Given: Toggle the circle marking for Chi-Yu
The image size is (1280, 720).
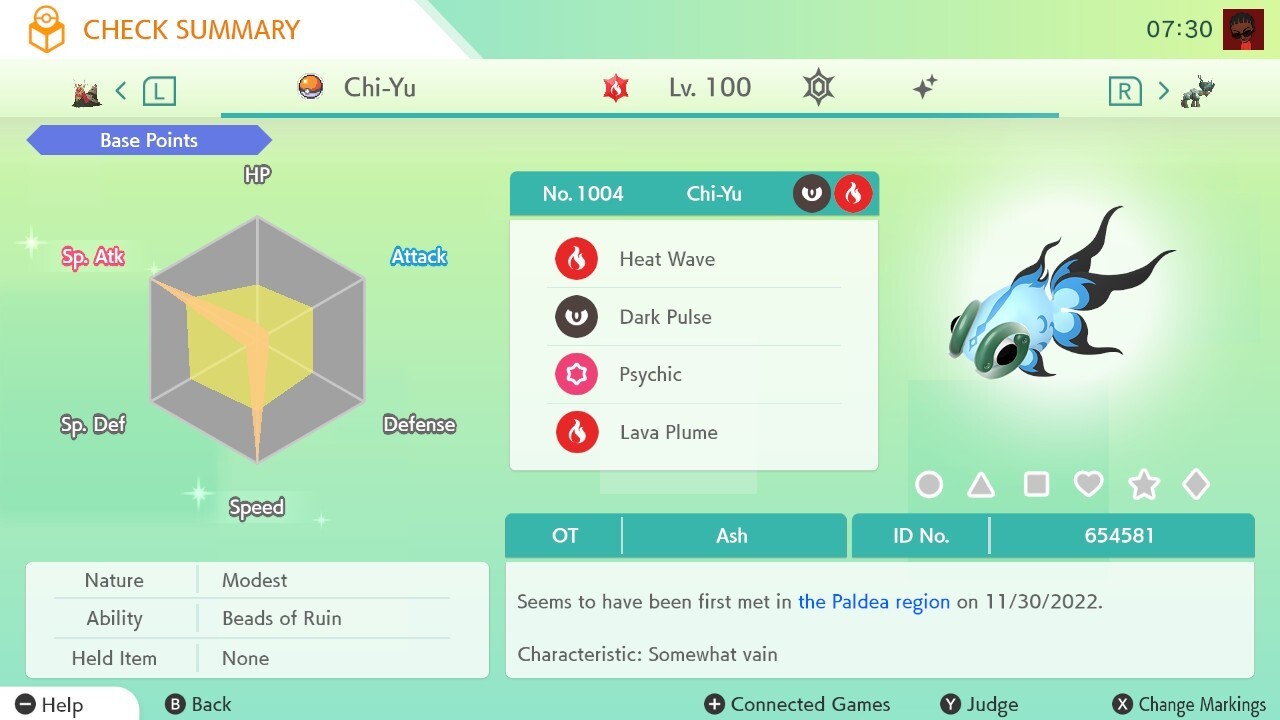Looking at the screenshot, I should [929, 484].
